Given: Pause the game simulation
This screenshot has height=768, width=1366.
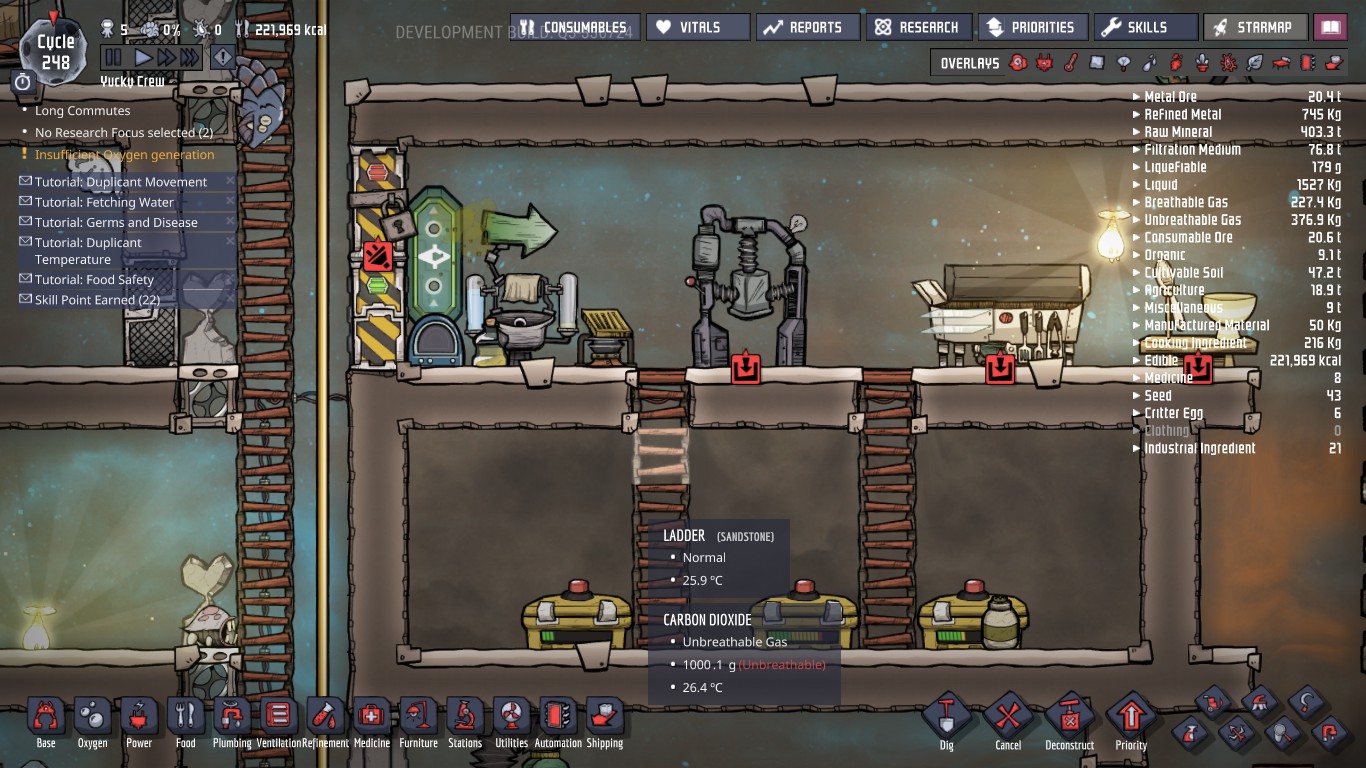Looking at the screenshot, I should tap(114, 57).
